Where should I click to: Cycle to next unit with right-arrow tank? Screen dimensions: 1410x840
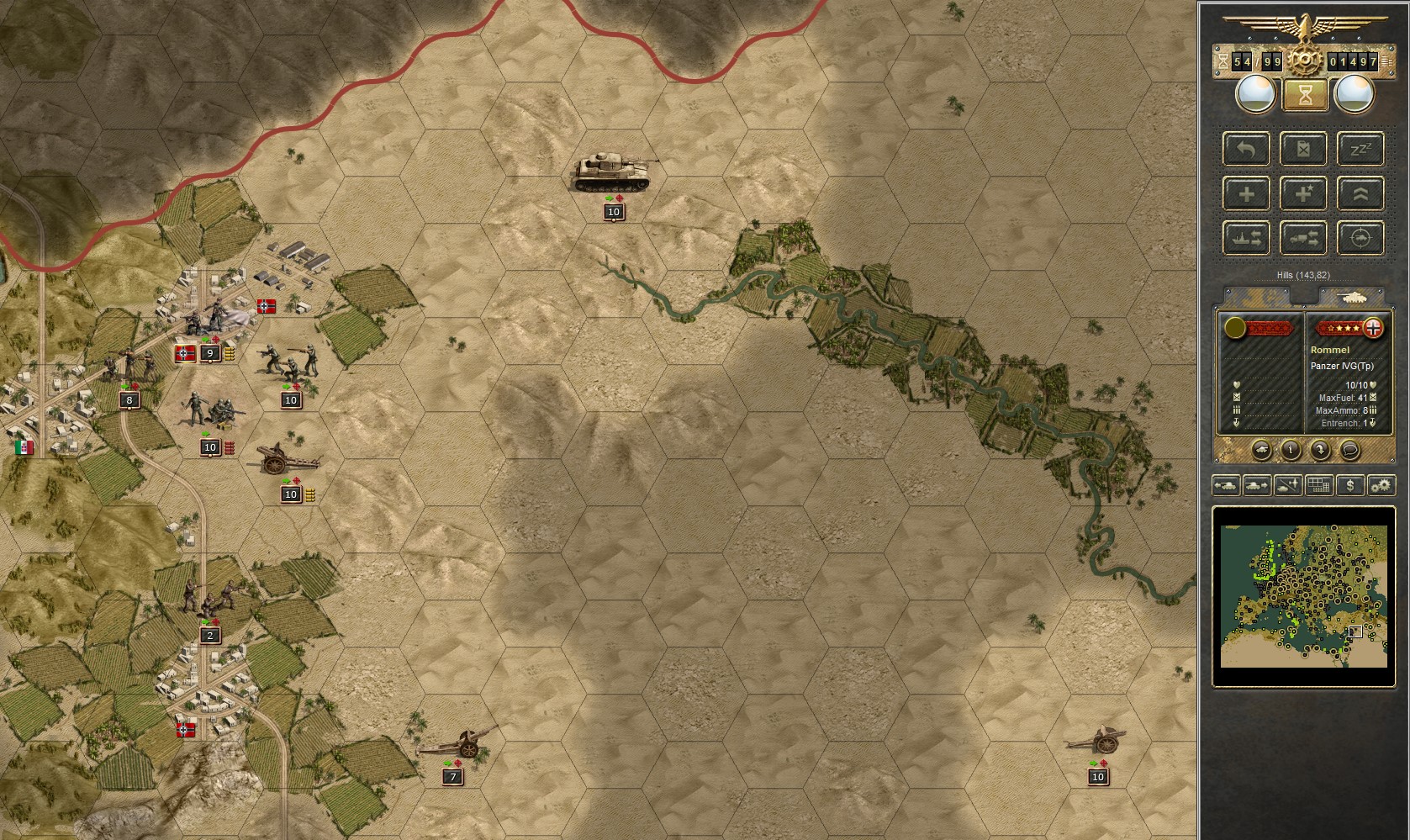point(1256,485)
